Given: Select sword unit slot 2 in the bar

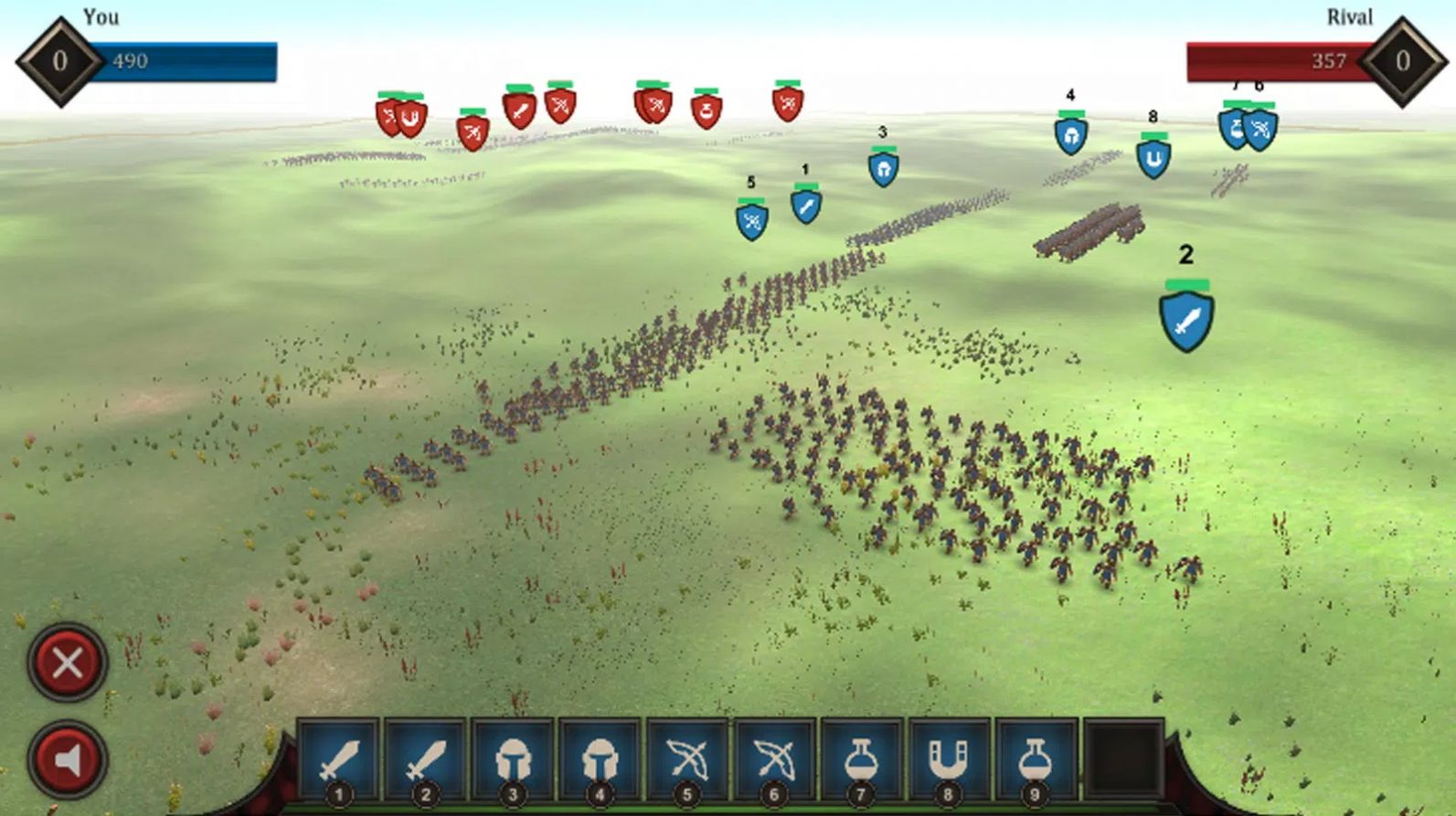Looking at the screenshot, I should [425, 760].
